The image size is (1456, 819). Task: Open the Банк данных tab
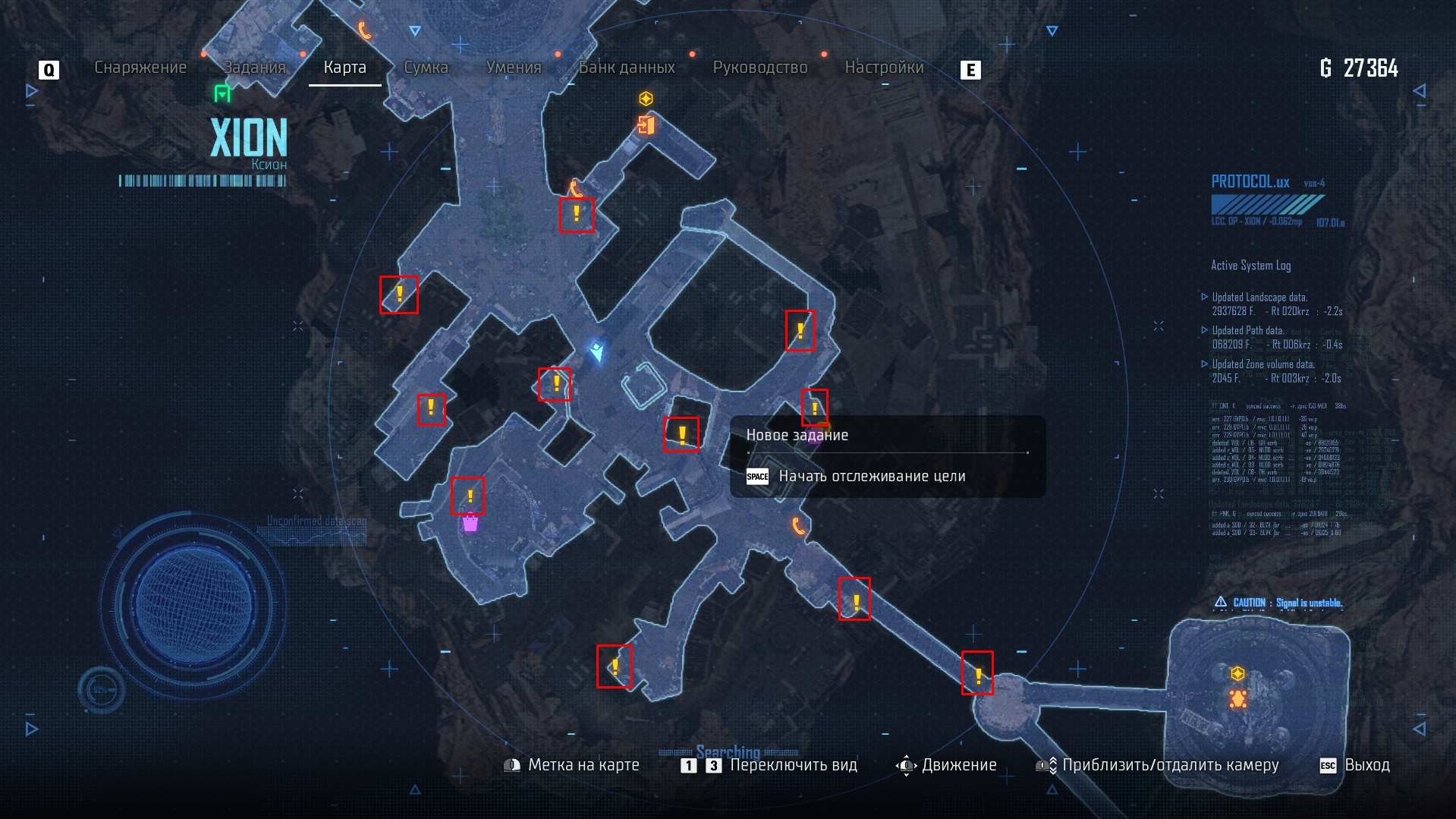[627, 68]
